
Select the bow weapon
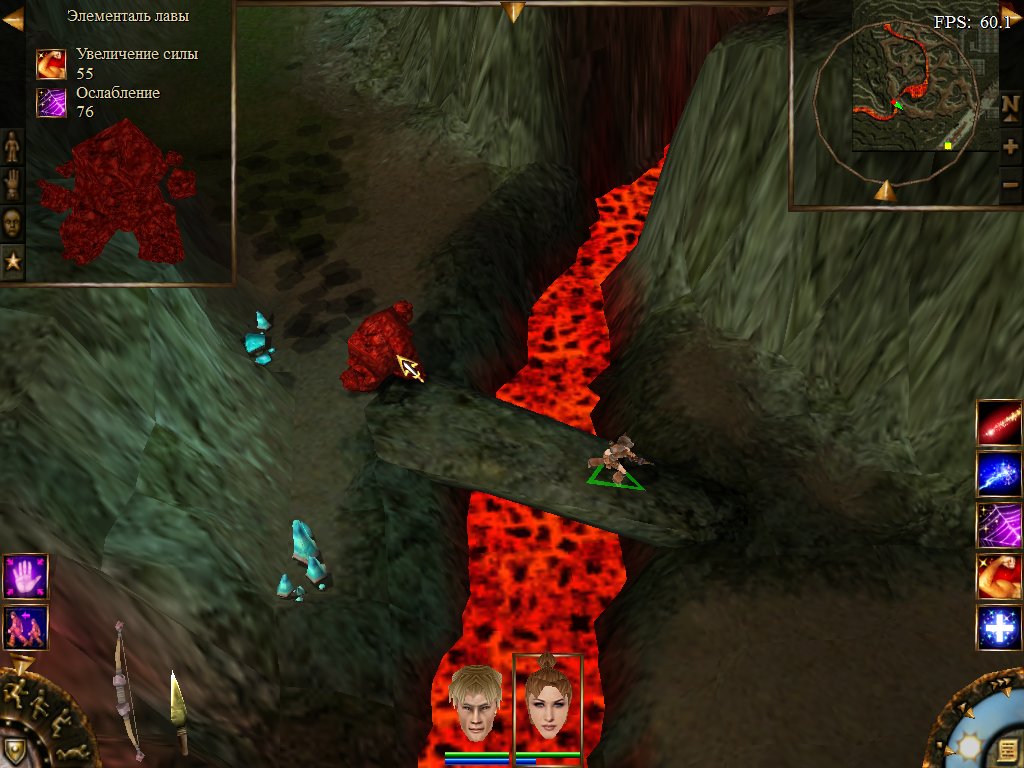click(127, 690)
